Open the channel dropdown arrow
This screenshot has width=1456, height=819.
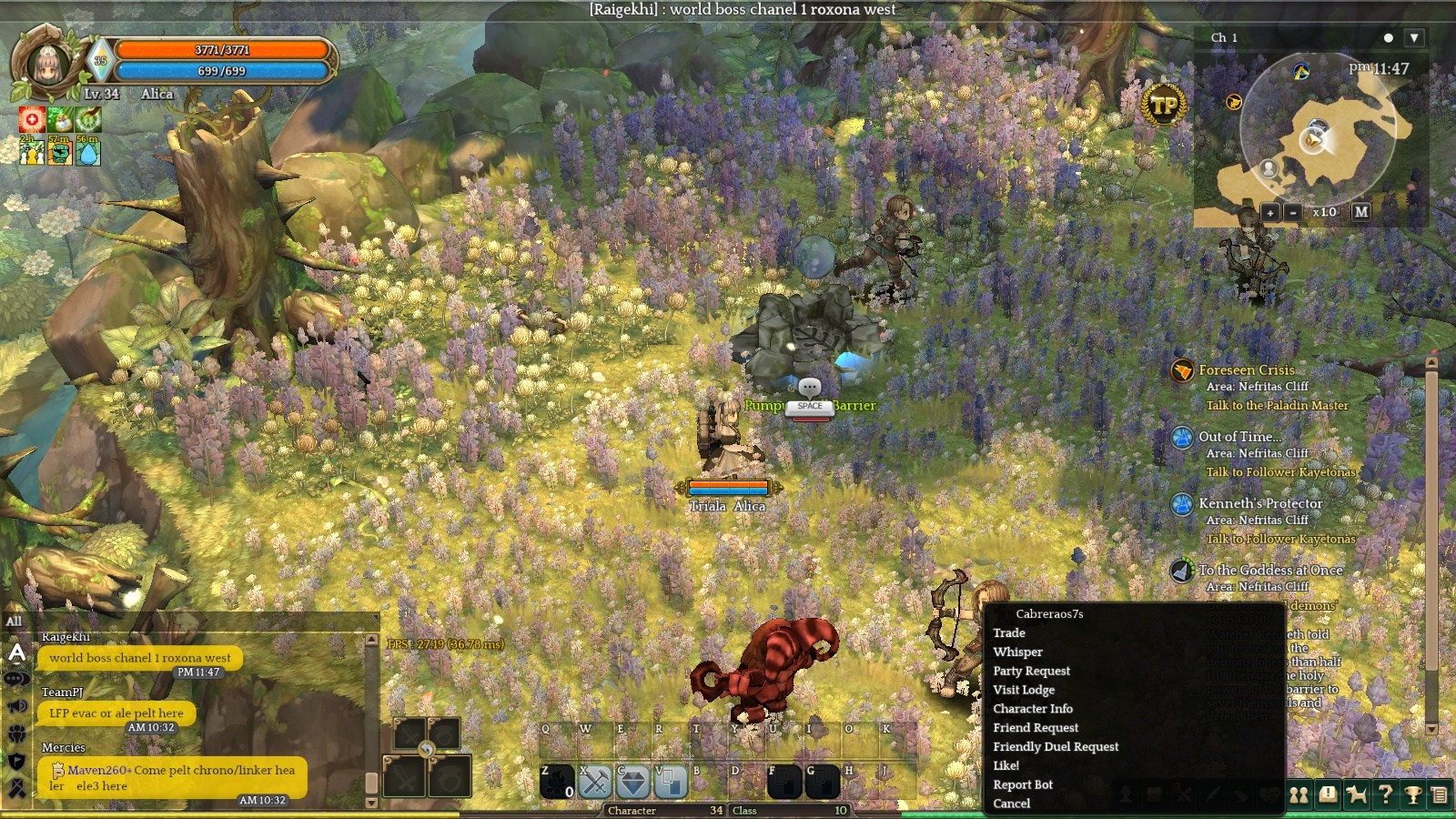(1413, 38)
